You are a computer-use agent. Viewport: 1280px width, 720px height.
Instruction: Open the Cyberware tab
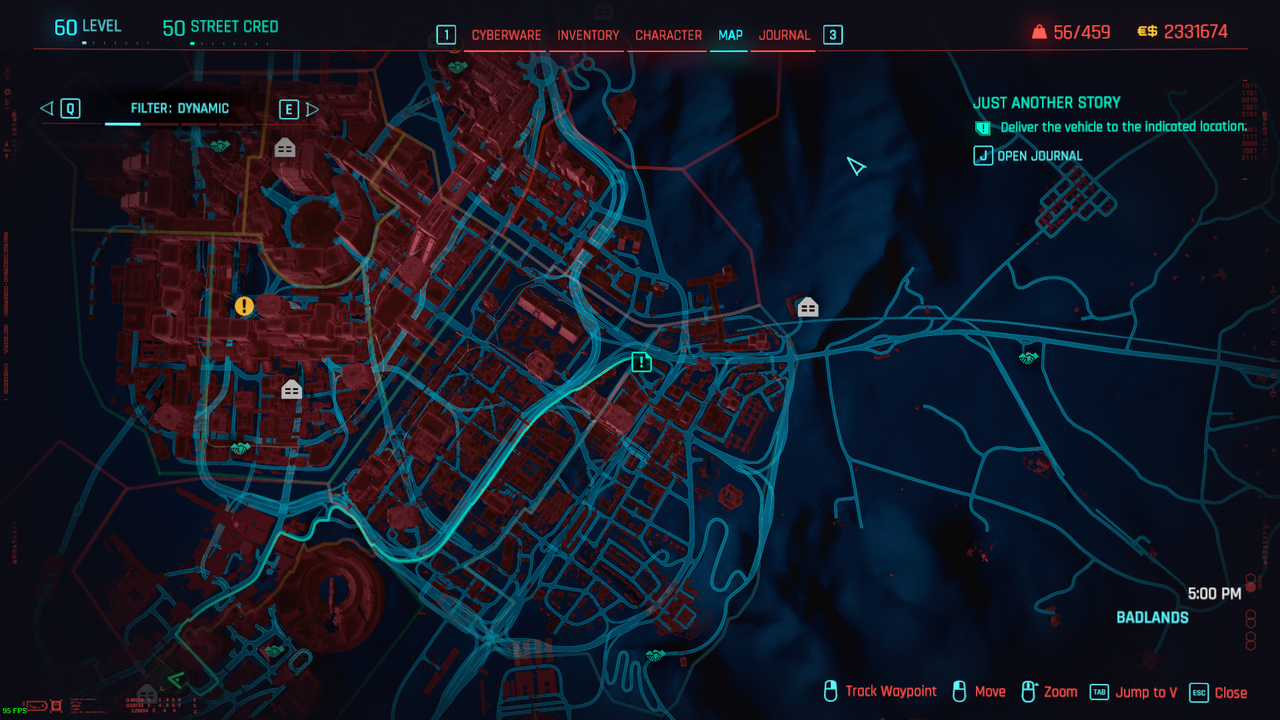[x=506, y=35]
